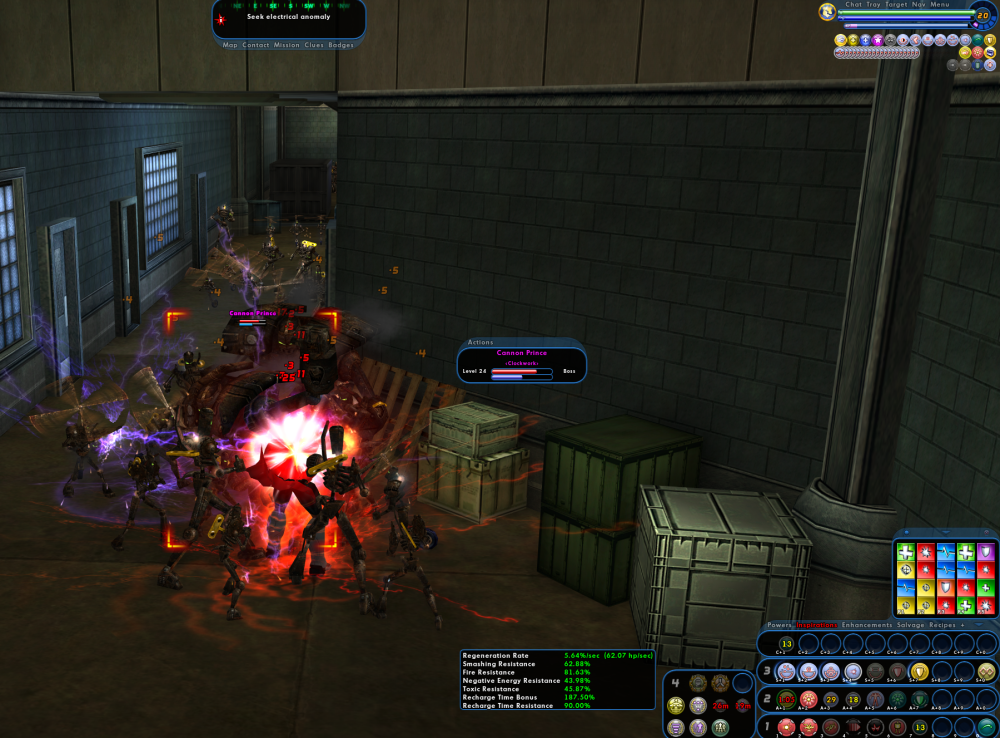
Task: Toggle the Chat window
Action: pyautogui.click(x=853, y=5)
